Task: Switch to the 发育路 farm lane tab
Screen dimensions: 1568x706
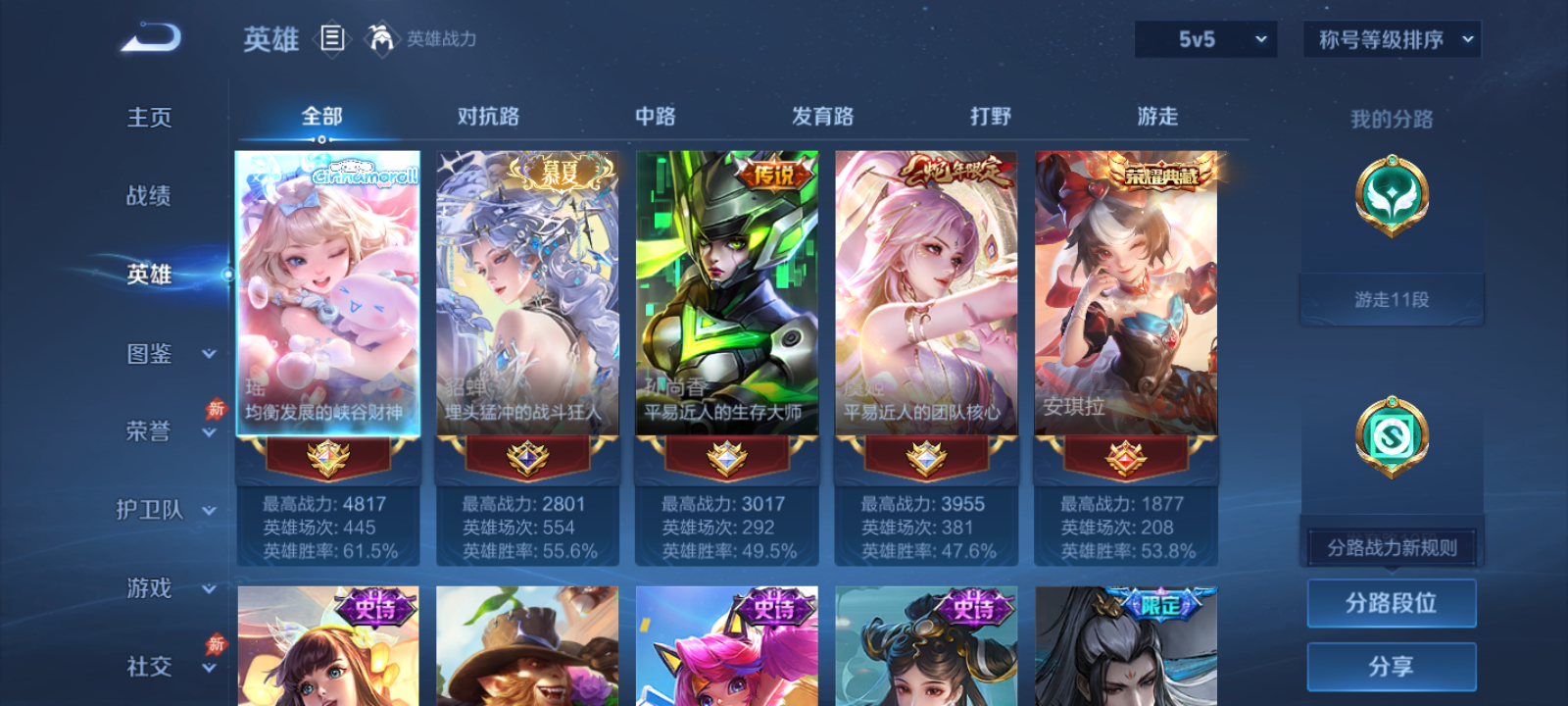Action: click(x=821, y=116)
